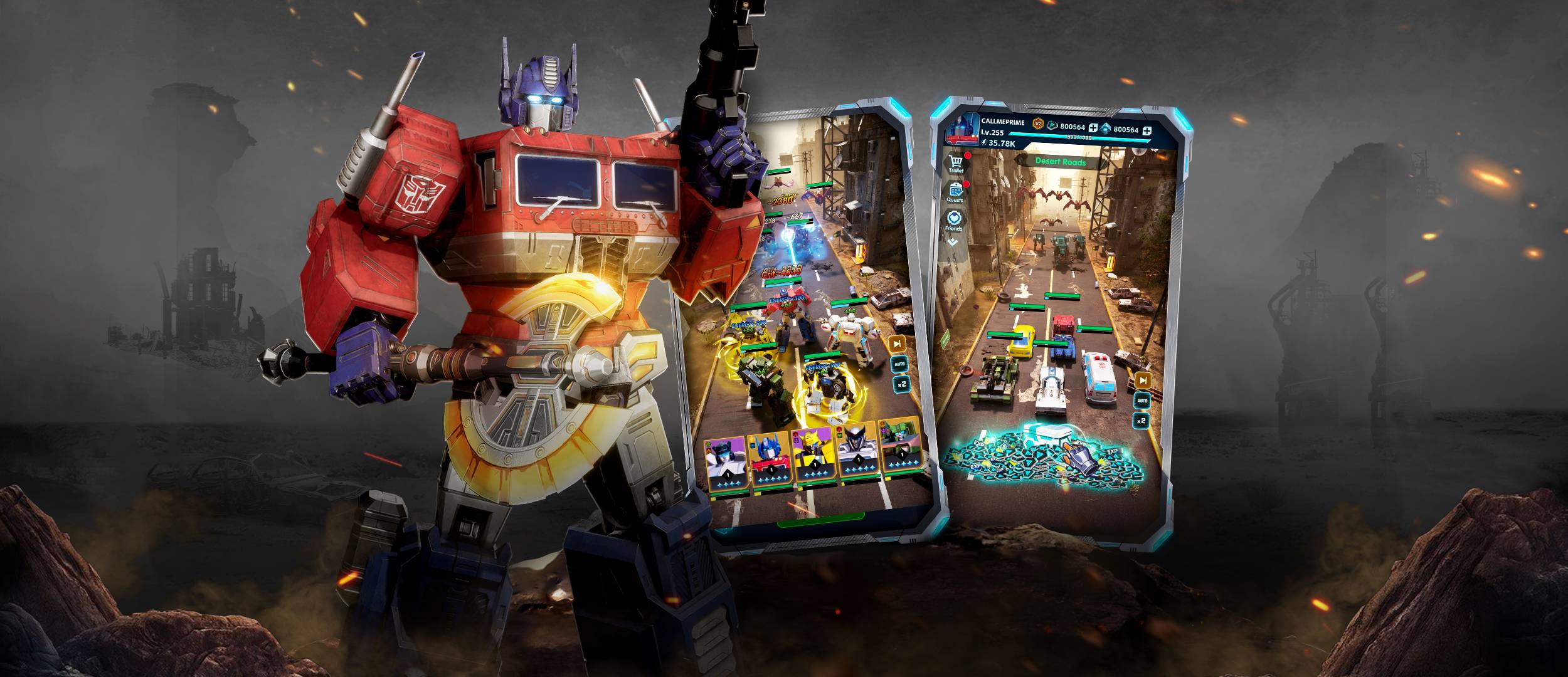1568x677 pixels.
Task: Toggle x2 battle speed on the right screen
Action: (1142, 421)
